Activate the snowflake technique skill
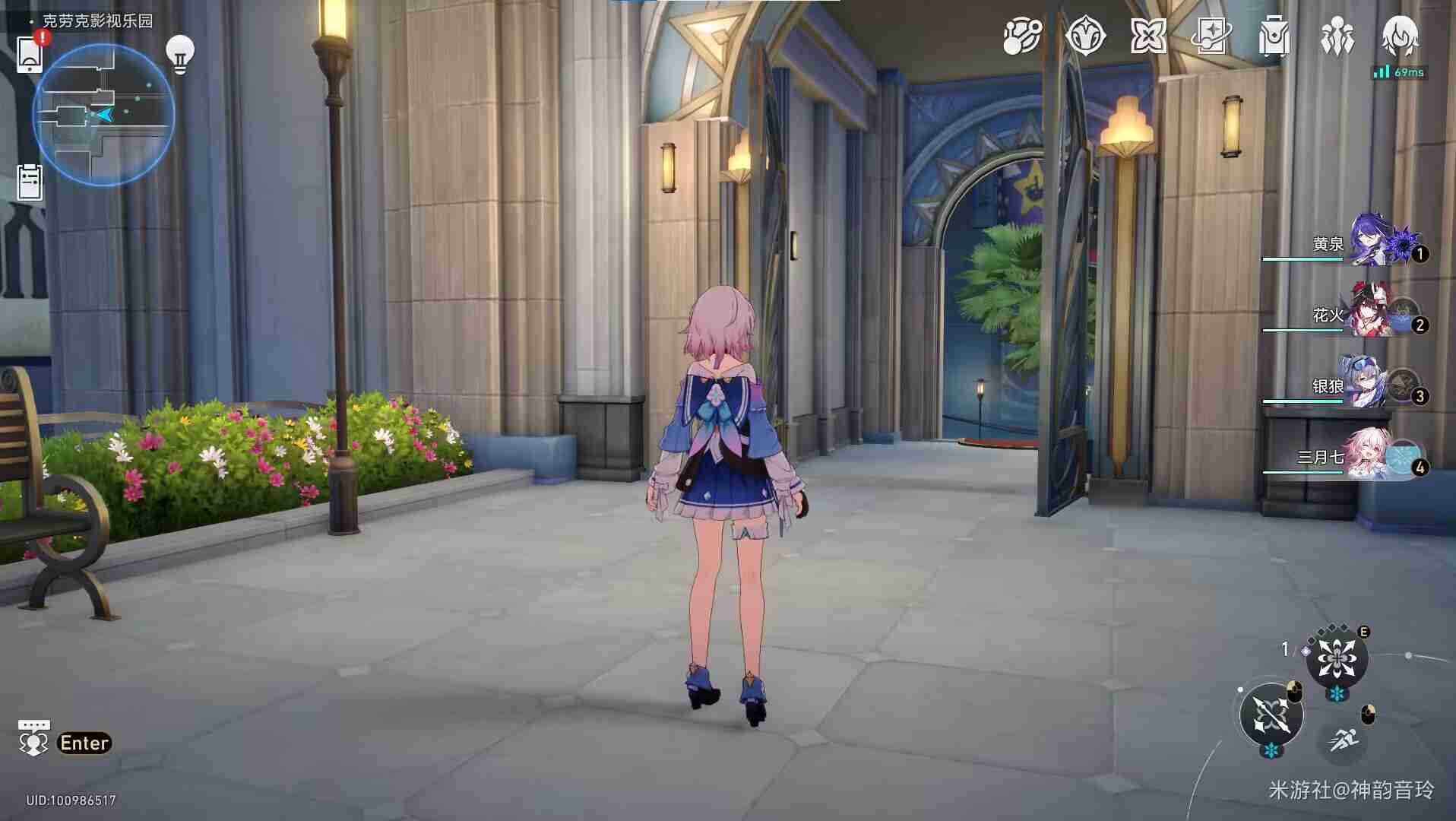Image resolution: width=1456 pixels, height=821 pixels. pos(1337,658)
